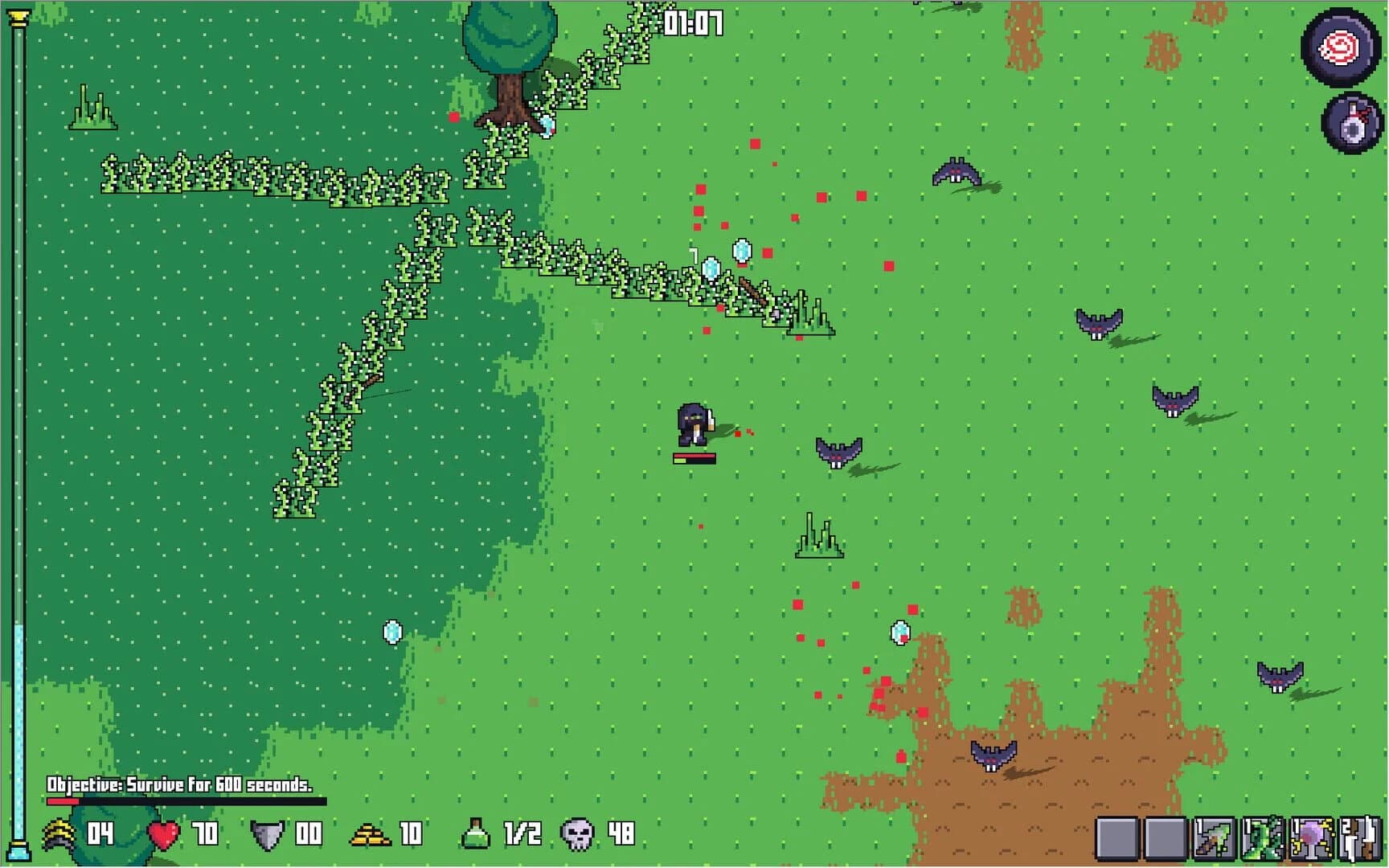Click the heart health icon in the HUD
This screenshot has height=868, width=1389.
163,833
